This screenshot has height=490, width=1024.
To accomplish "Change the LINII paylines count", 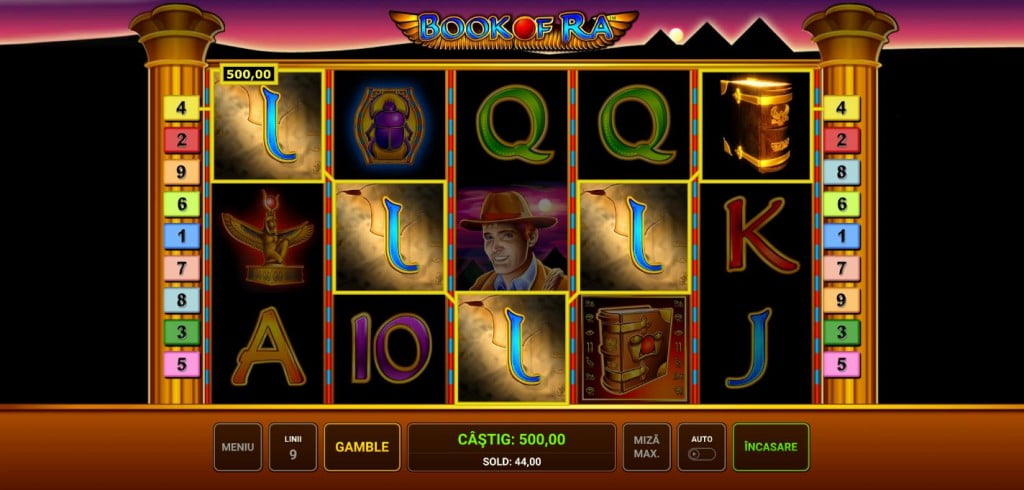I will coord(293,447).
